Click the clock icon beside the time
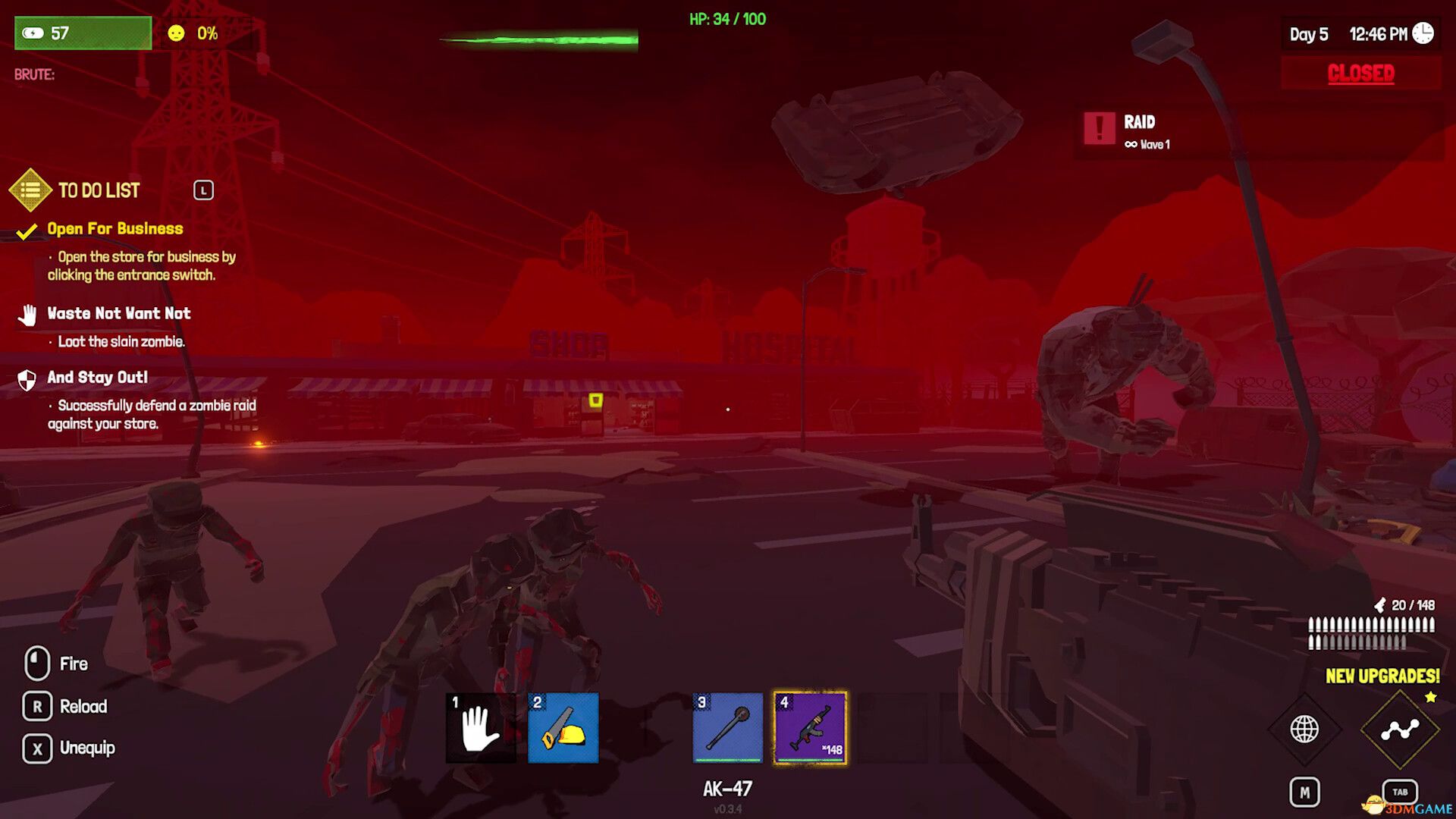The image size is (1456, 819). click(1424, 33)
